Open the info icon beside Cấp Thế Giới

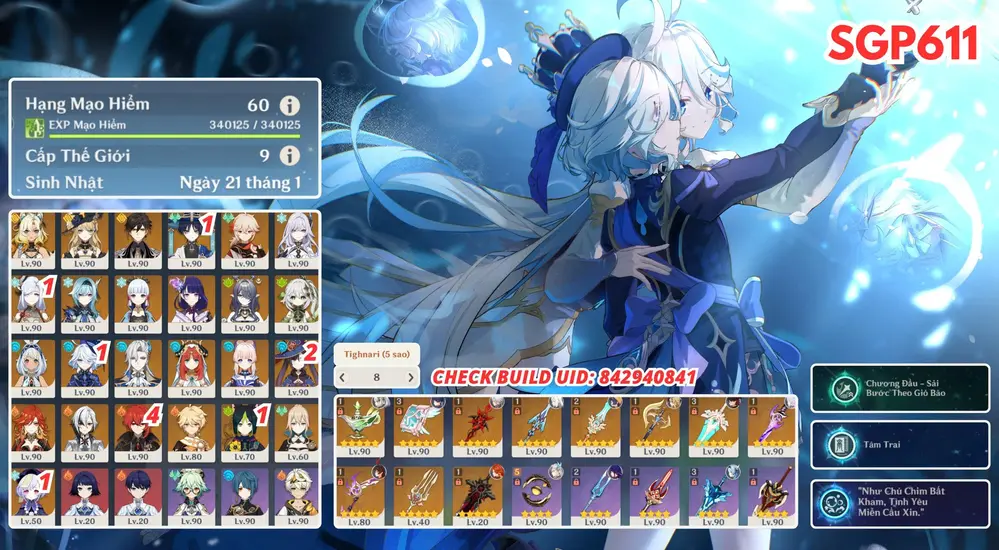tap(290, 156)
